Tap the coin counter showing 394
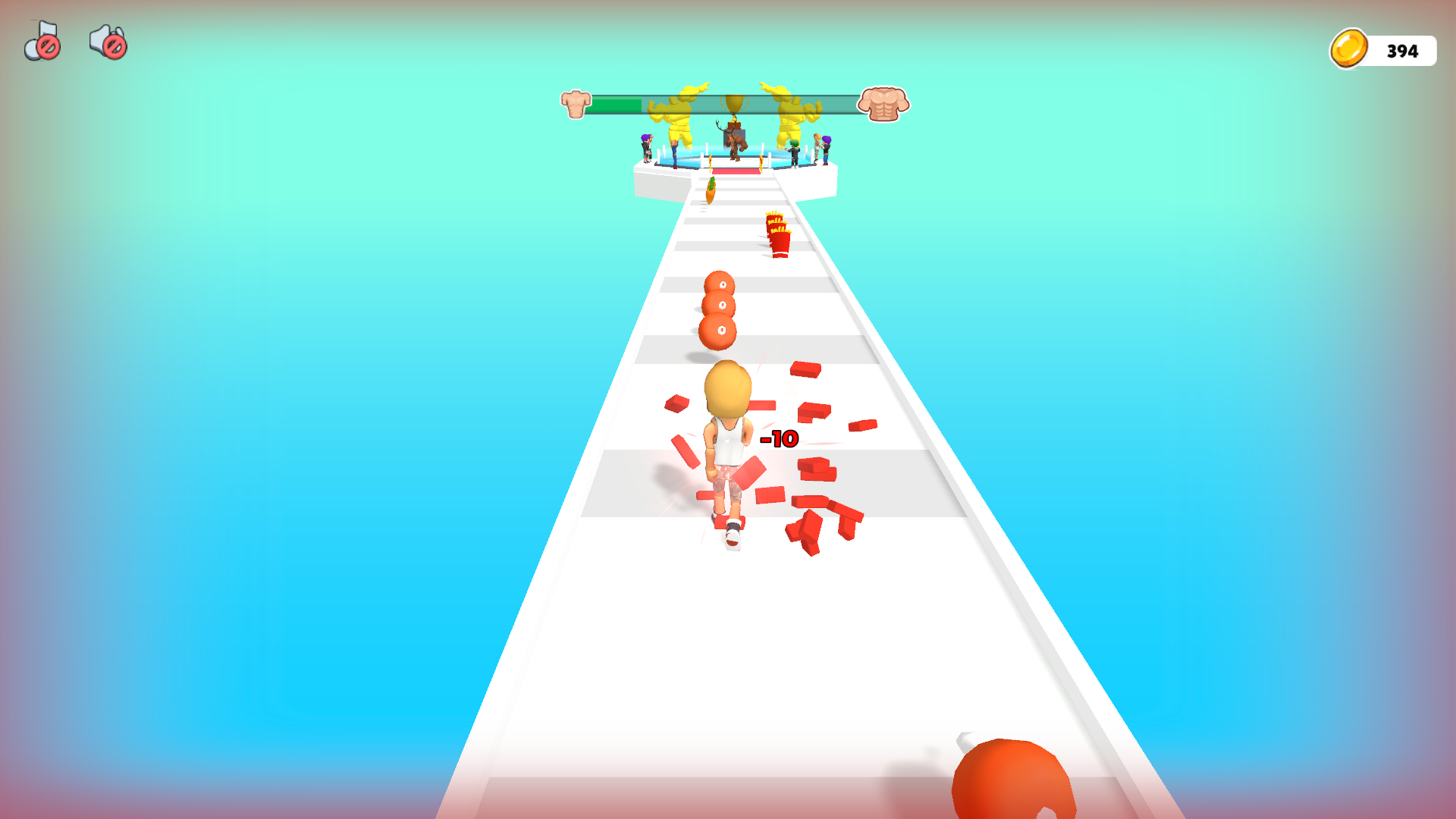The width and height of the screenshot is (1456, 819). point(1401,51)
